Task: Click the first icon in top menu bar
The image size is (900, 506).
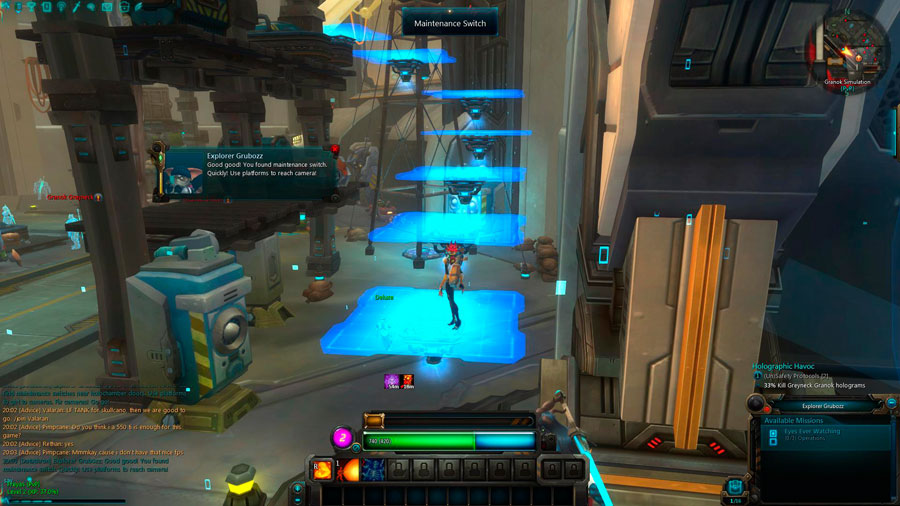Action: pyautogui.click(x=9, y=6)
